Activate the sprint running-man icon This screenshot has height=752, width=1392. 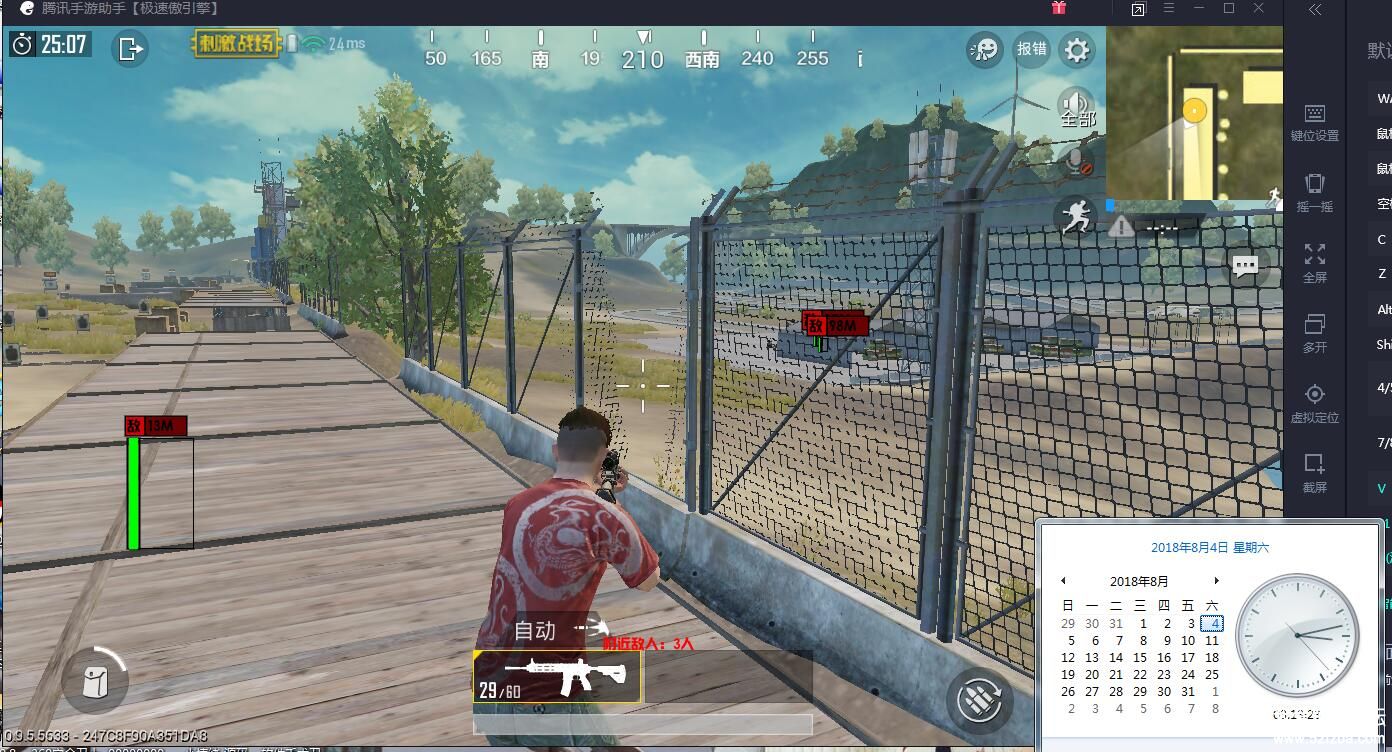pyautogui.click(x=1076, y=216)
